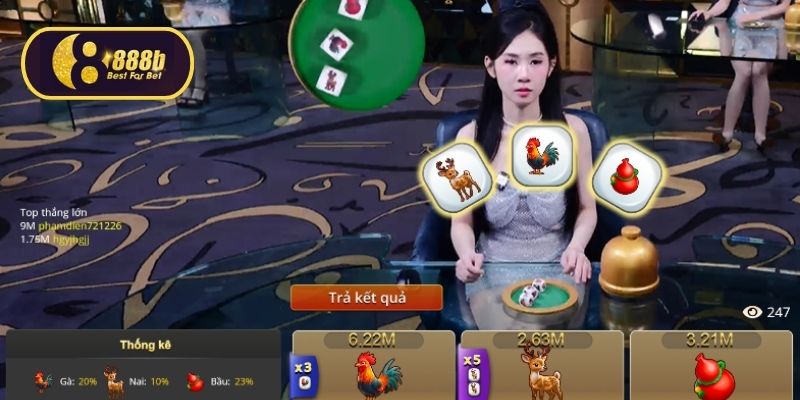The height and width of the screenshot is (400, 800).
Task: Open the Thống kê statistics panel
Action: (142, 345)
